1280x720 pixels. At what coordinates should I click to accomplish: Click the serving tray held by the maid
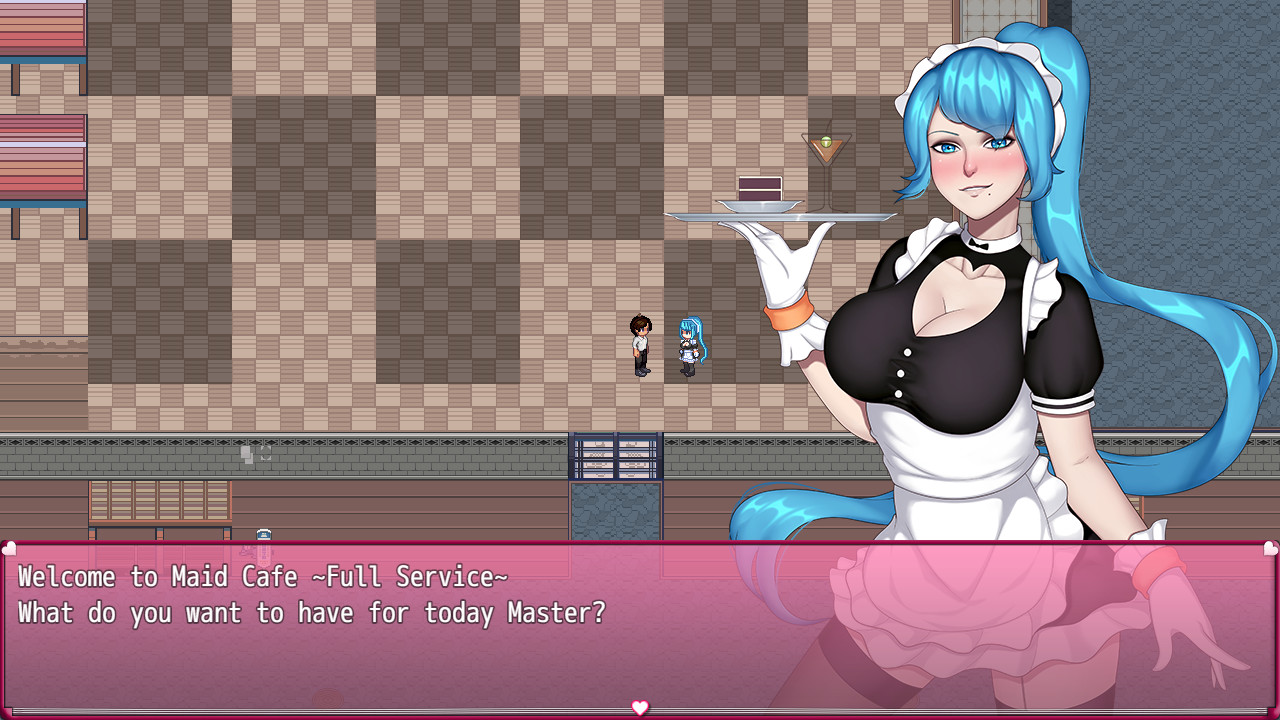coord(782,214)
